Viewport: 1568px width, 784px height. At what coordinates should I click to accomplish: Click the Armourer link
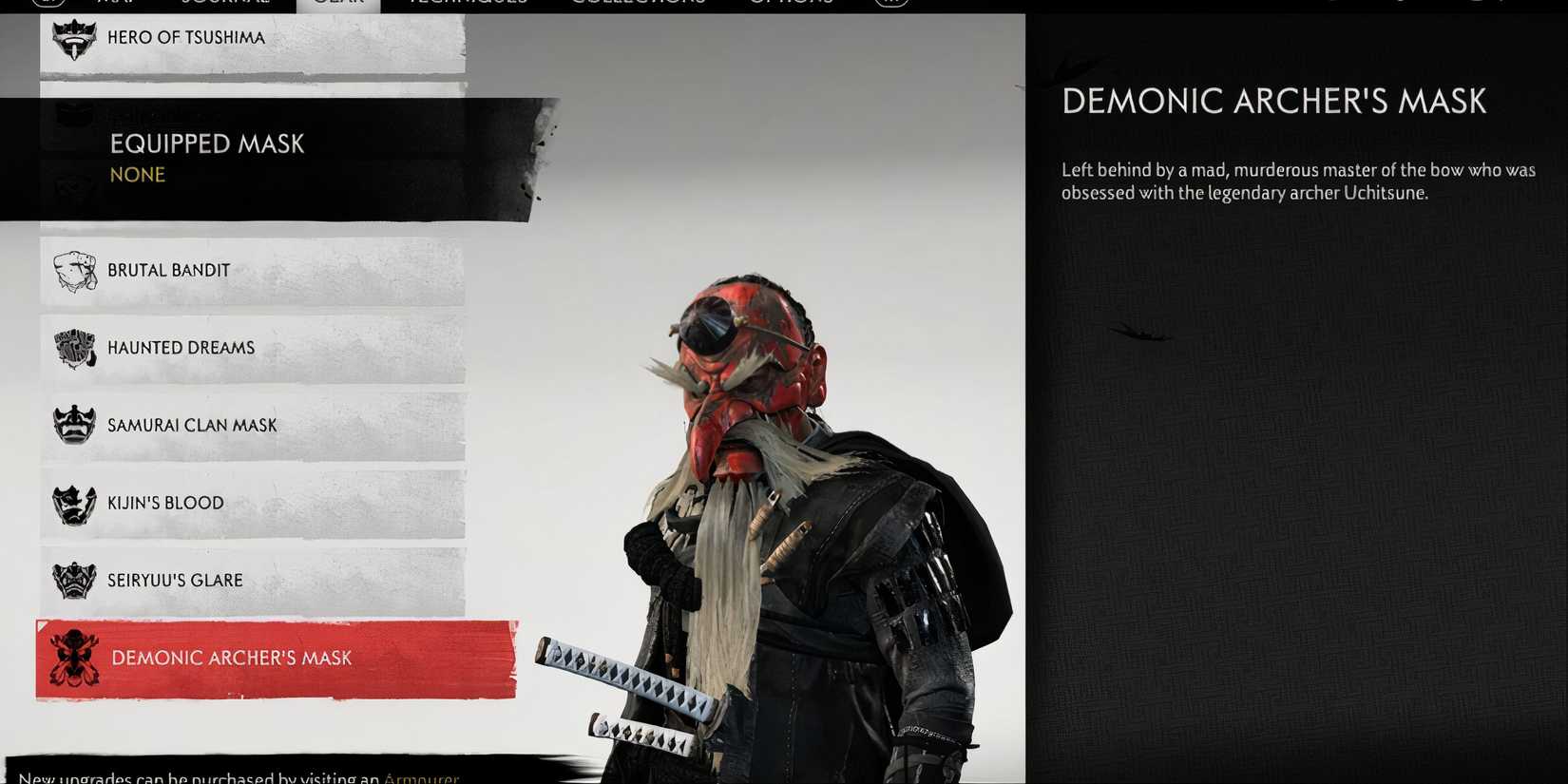pos(421,777)
